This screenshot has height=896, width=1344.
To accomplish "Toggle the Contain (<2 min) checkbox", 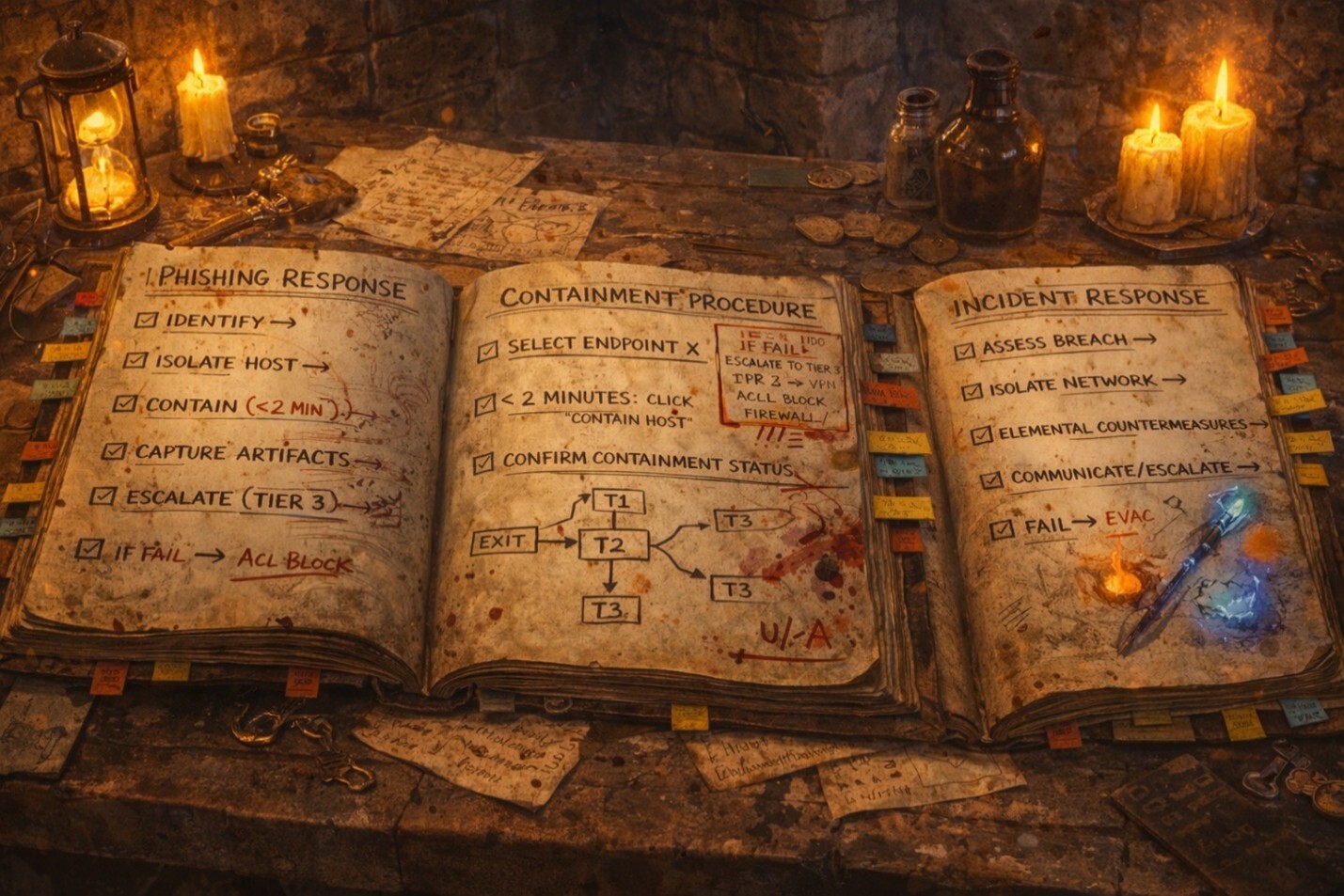I will click(125, 404).
